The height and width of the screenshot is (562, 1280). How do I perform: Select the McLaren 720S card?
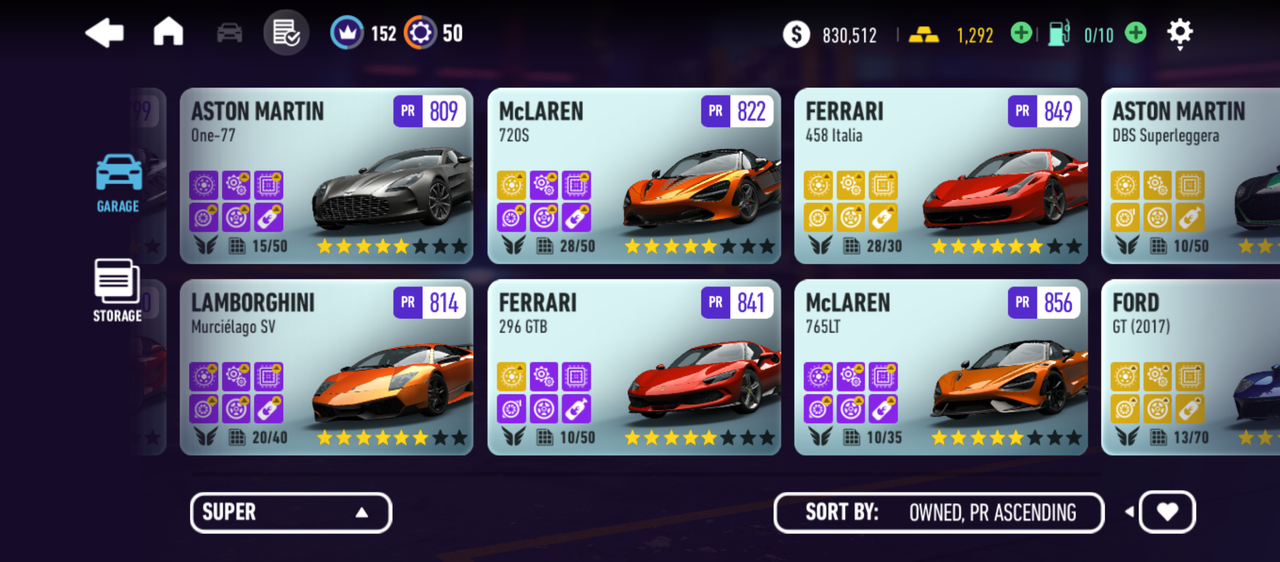pos(634,176)
